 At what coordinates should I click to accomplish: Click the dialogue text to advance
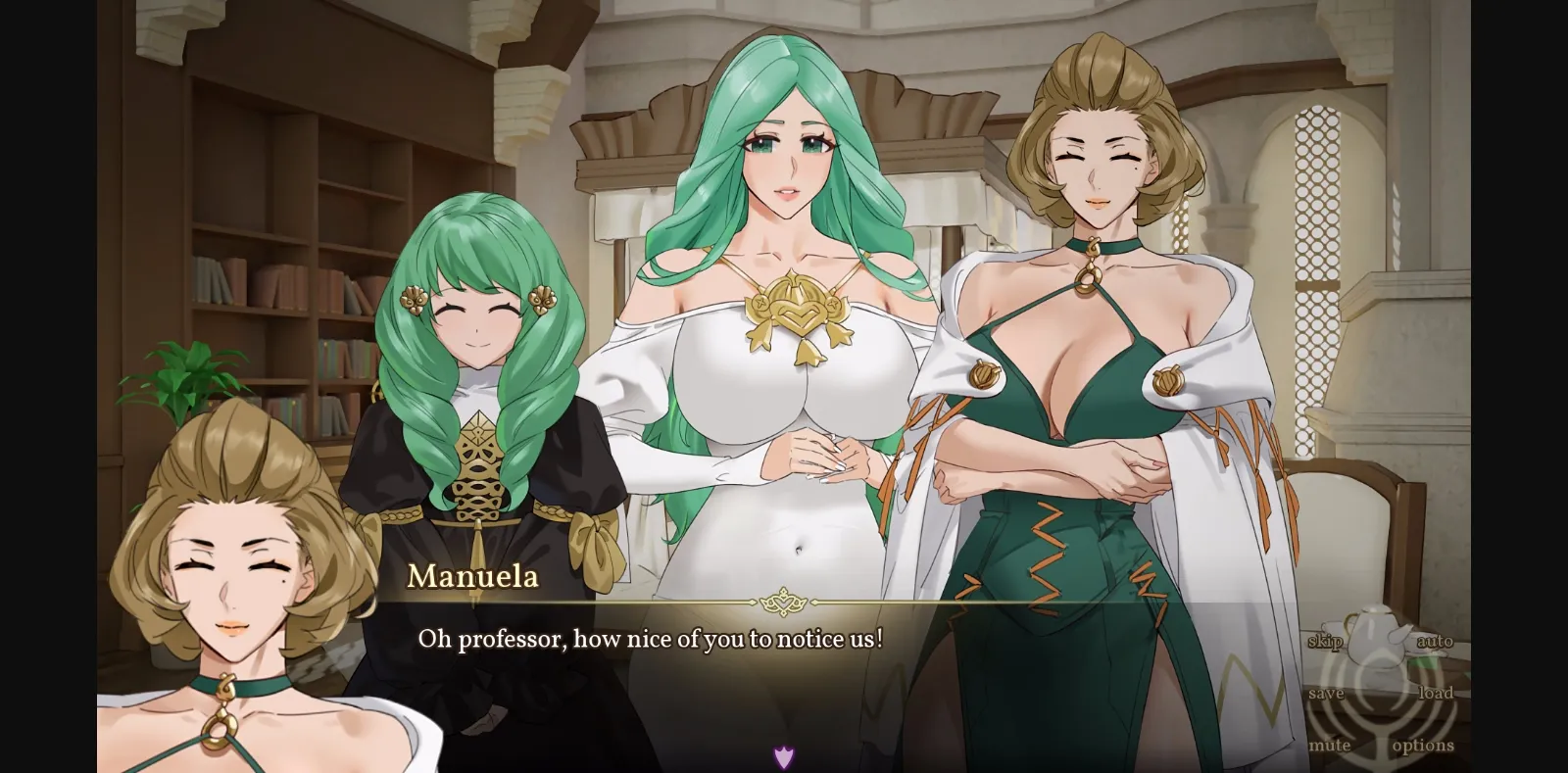click(651, 641)
